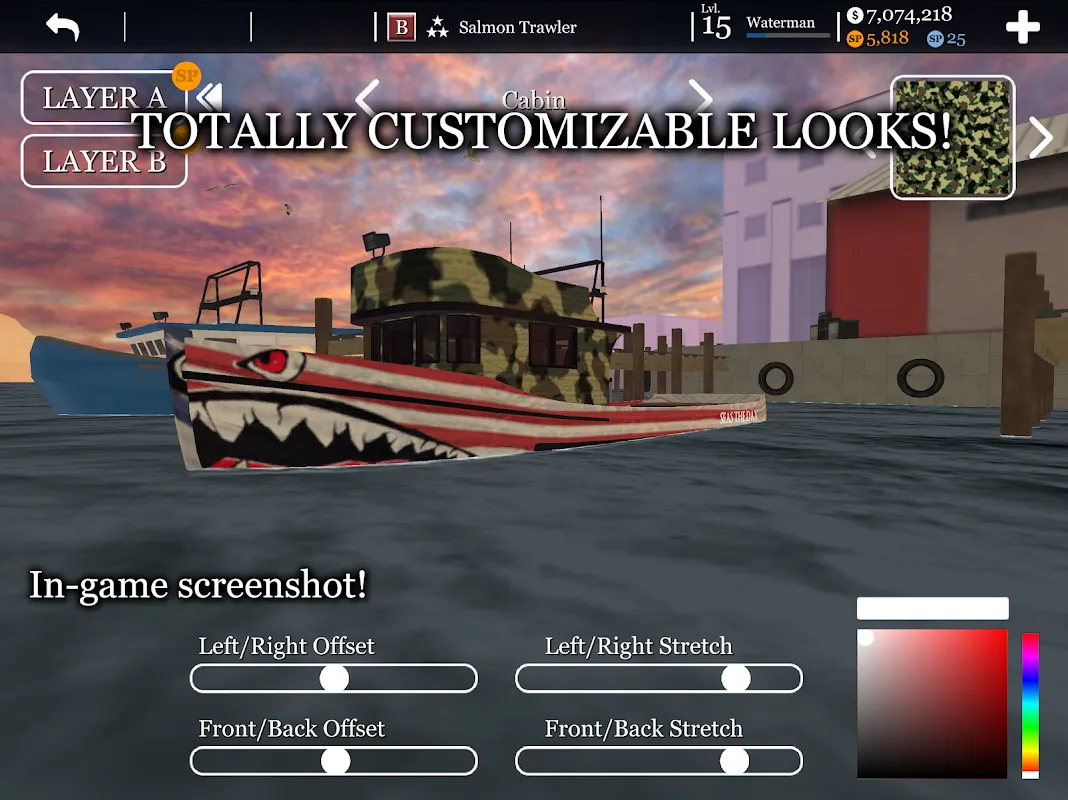This screenshot has width=1068, height=800.
Task: Jump back with the double-left arrow
Action: [x=209, y=98]
